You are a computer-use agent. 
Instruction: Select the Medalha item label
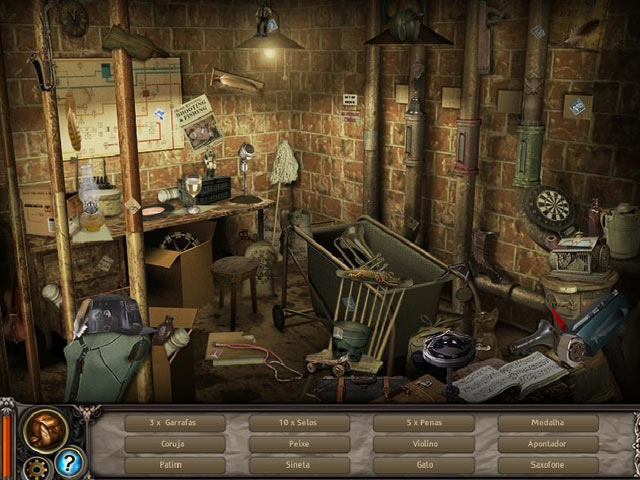(548, 423)
